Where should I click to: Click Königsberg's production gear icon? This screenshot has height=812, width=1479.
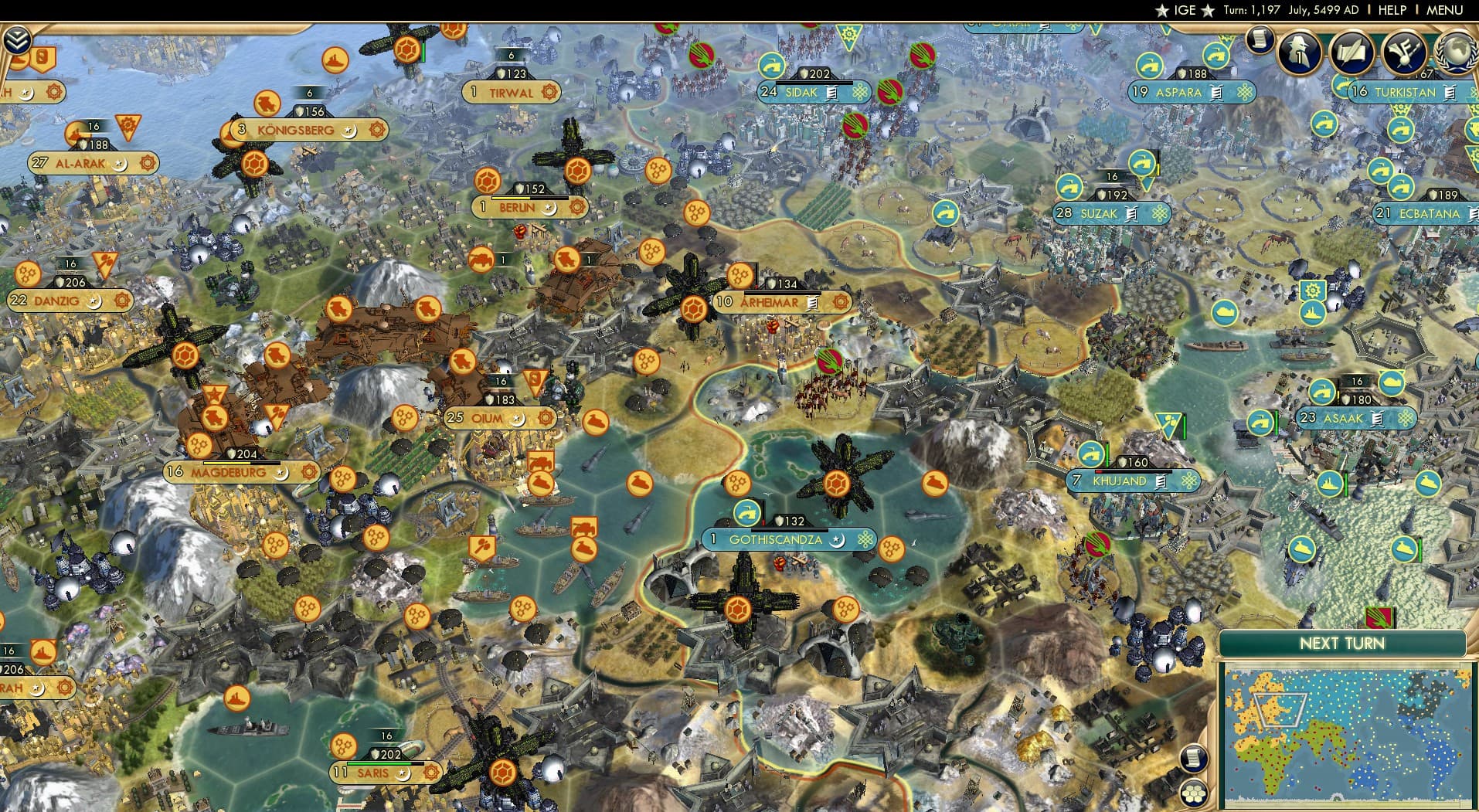pyautogui.click(x=378, y=130)
